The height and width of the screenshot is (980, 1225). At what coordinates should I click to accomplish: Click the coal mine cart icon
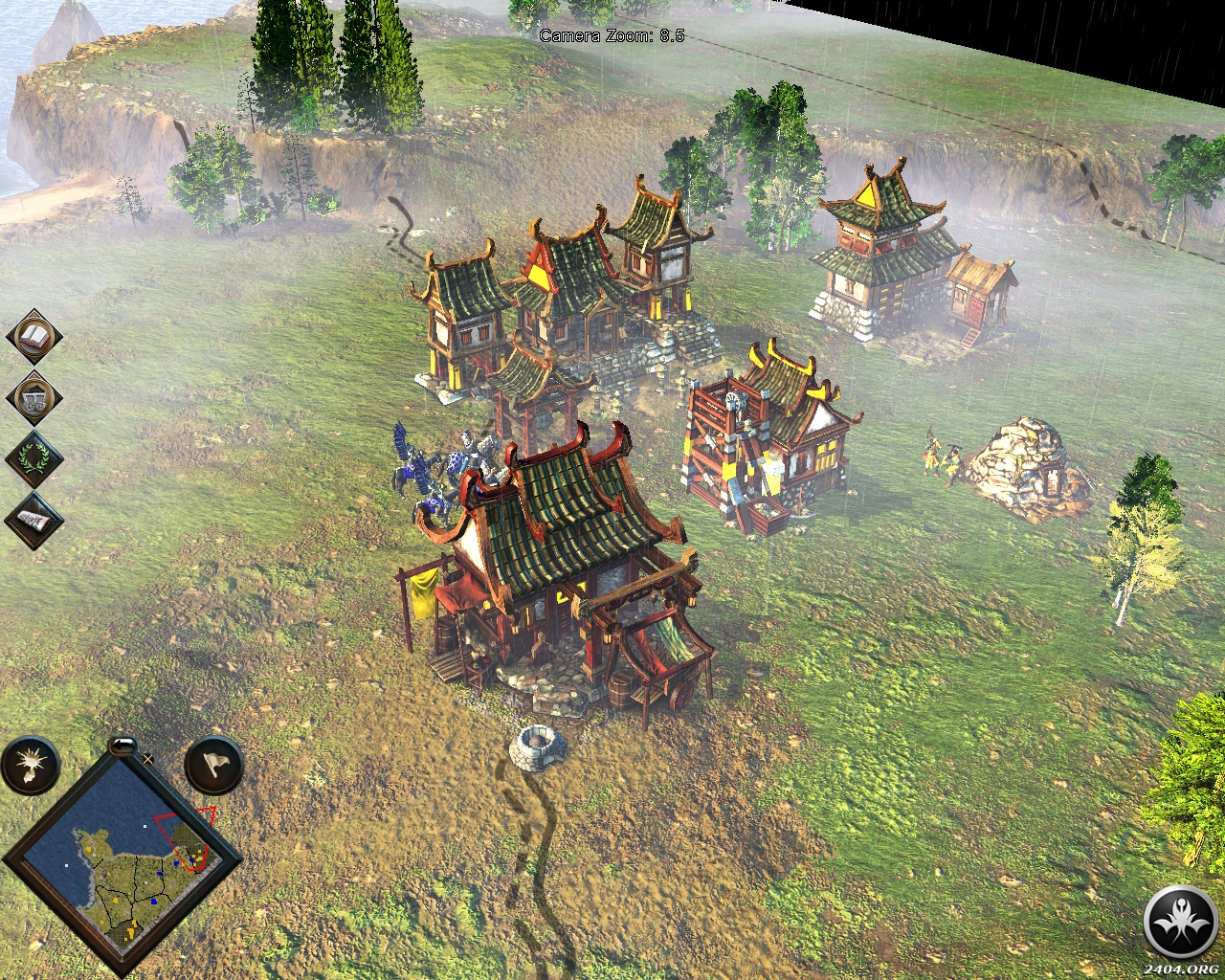coord(34,398)
